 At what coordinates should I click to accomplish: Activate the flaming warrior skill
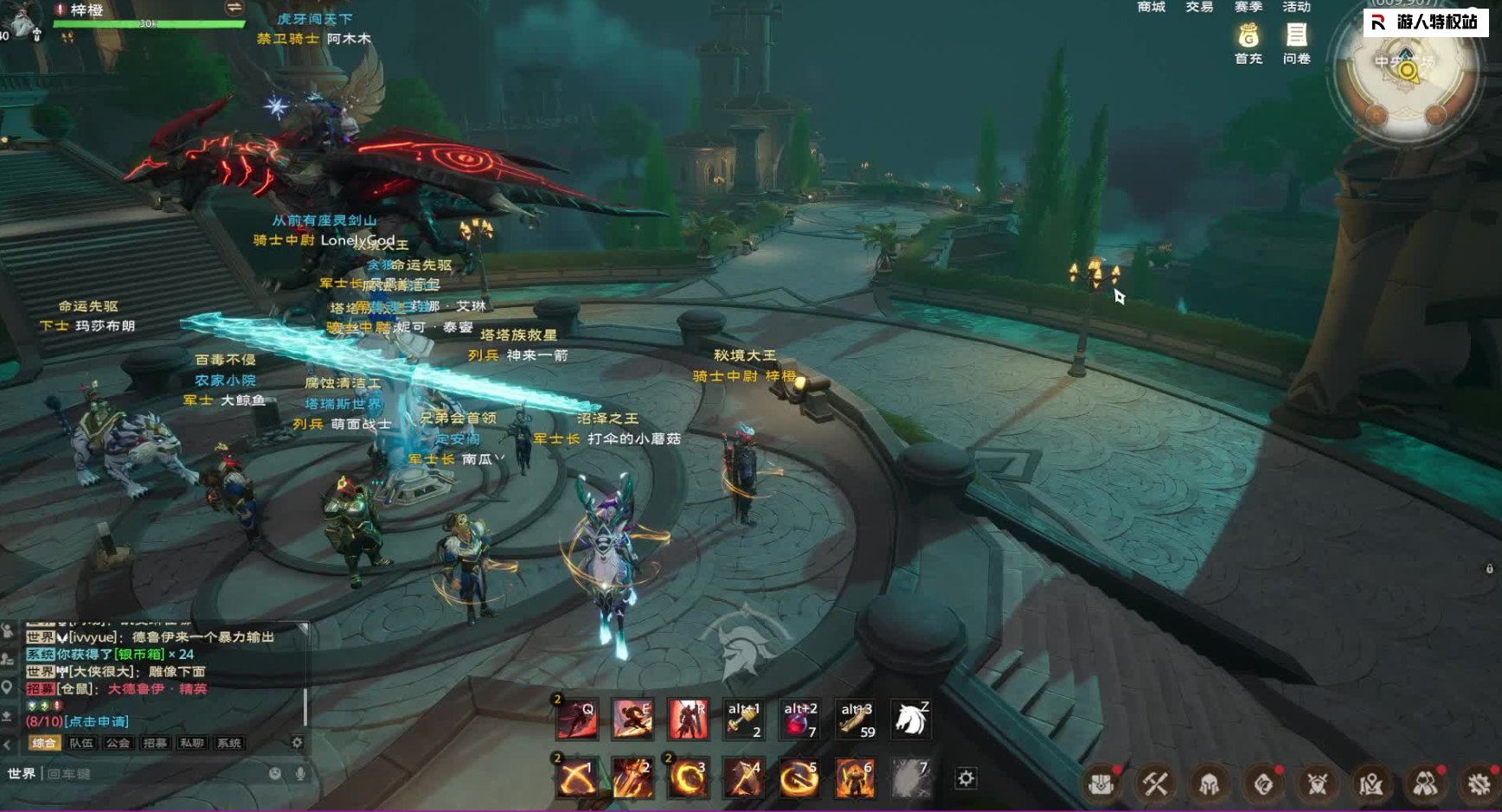pyautogui.click(x=855, y=777)
